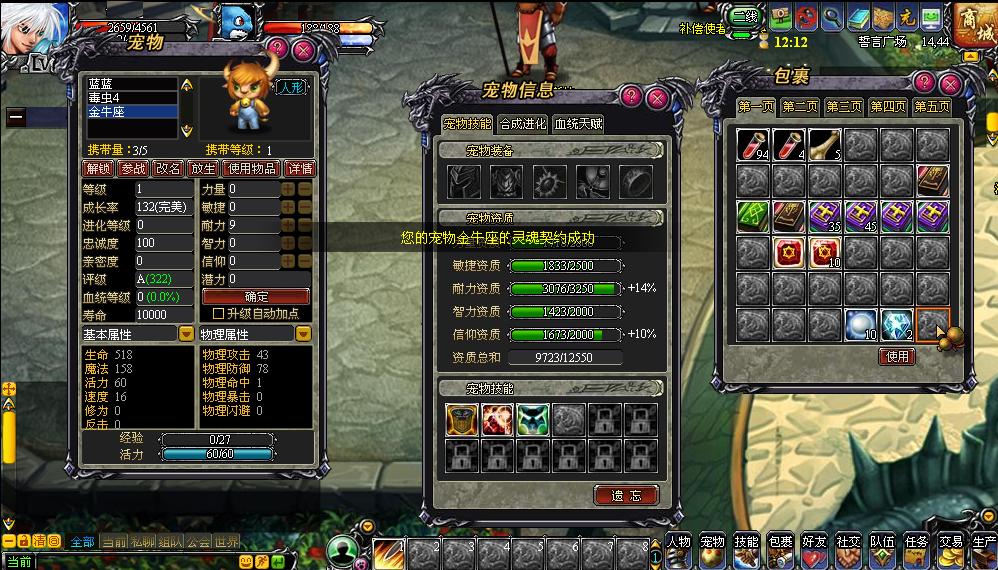Close the 宠物 pet window
Screen dimensions: 998x570
[304, 49]
